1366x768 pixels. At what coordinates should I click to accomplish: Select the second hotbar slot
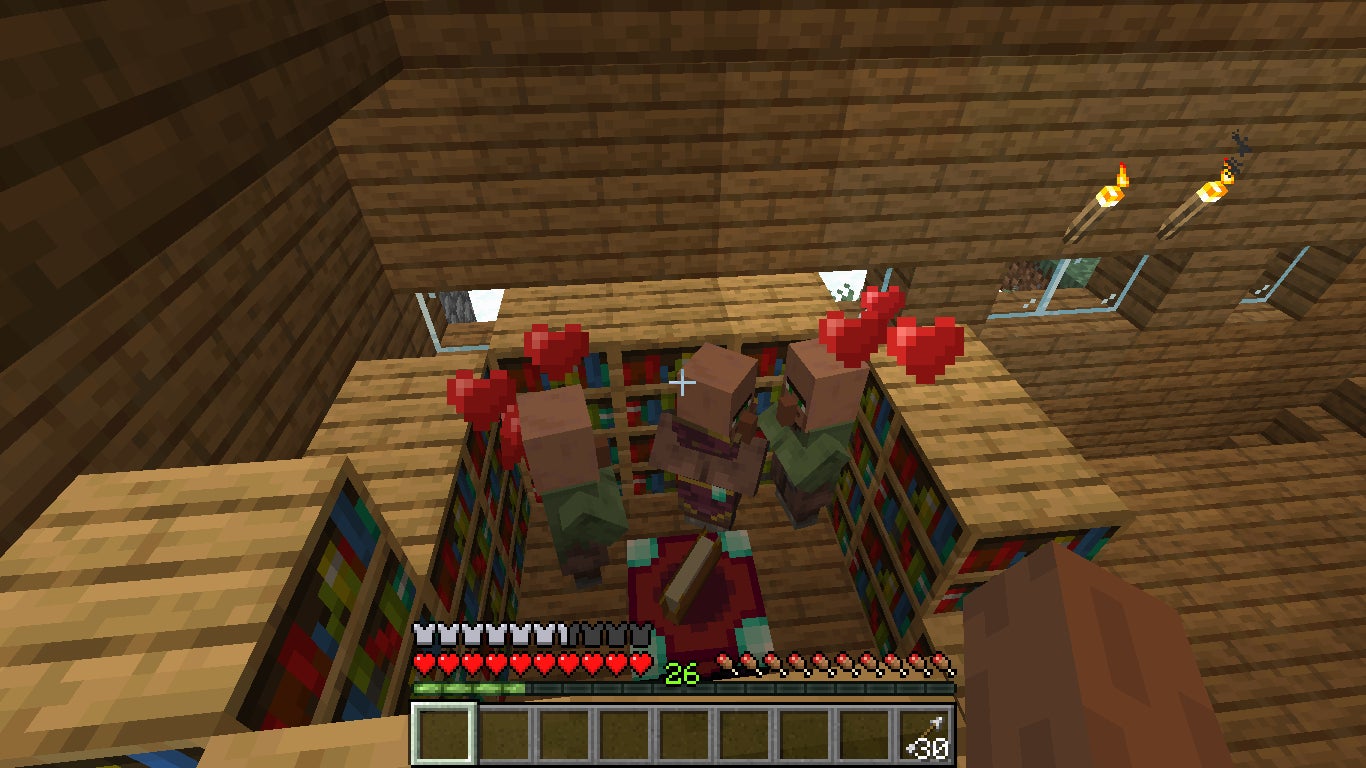pyautogui.click(x=503, y=735)
